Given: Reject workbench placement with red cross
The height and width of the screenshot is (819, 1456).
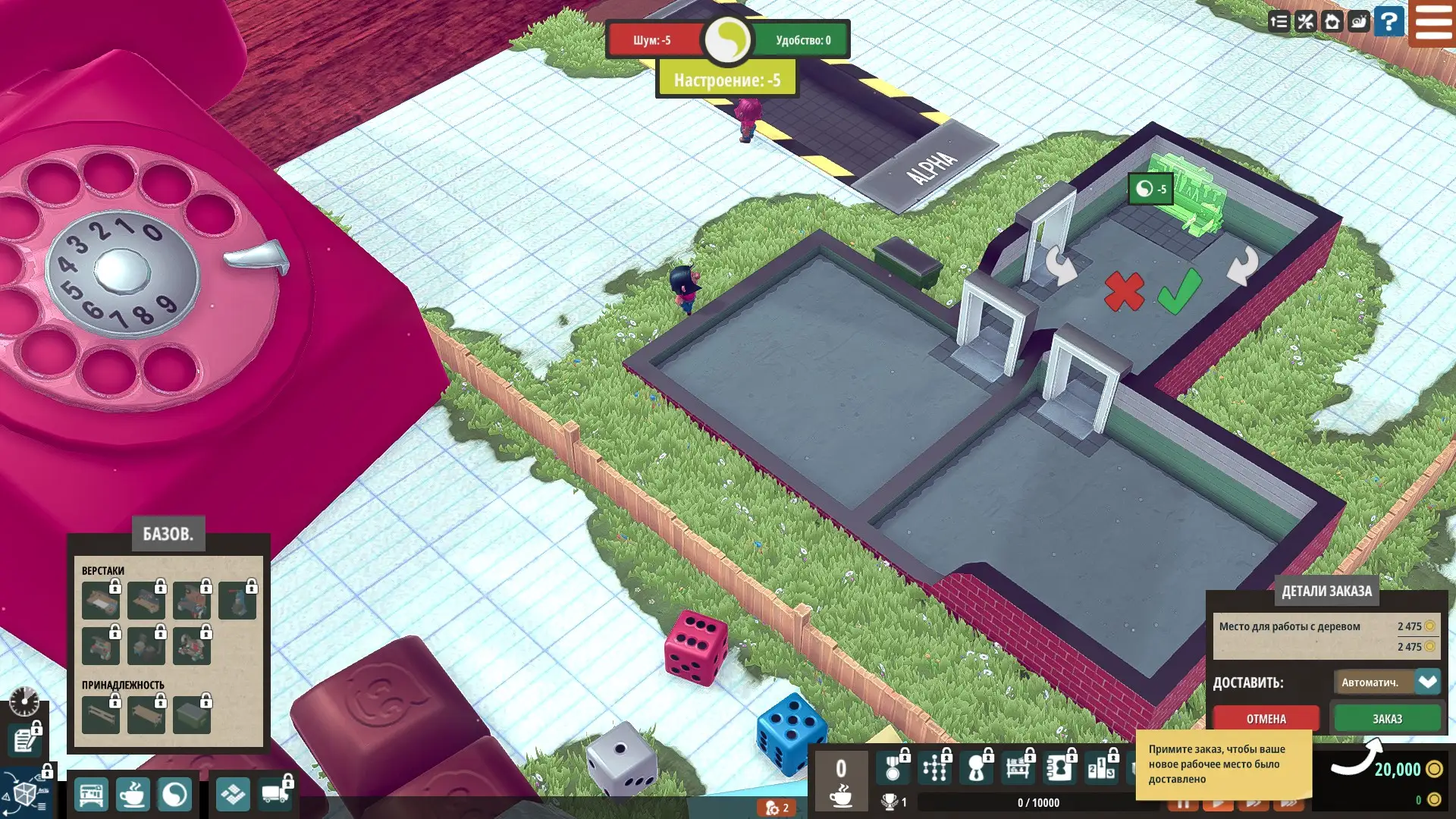Looking at the screenshot, I should click(x=1123, y=292).
